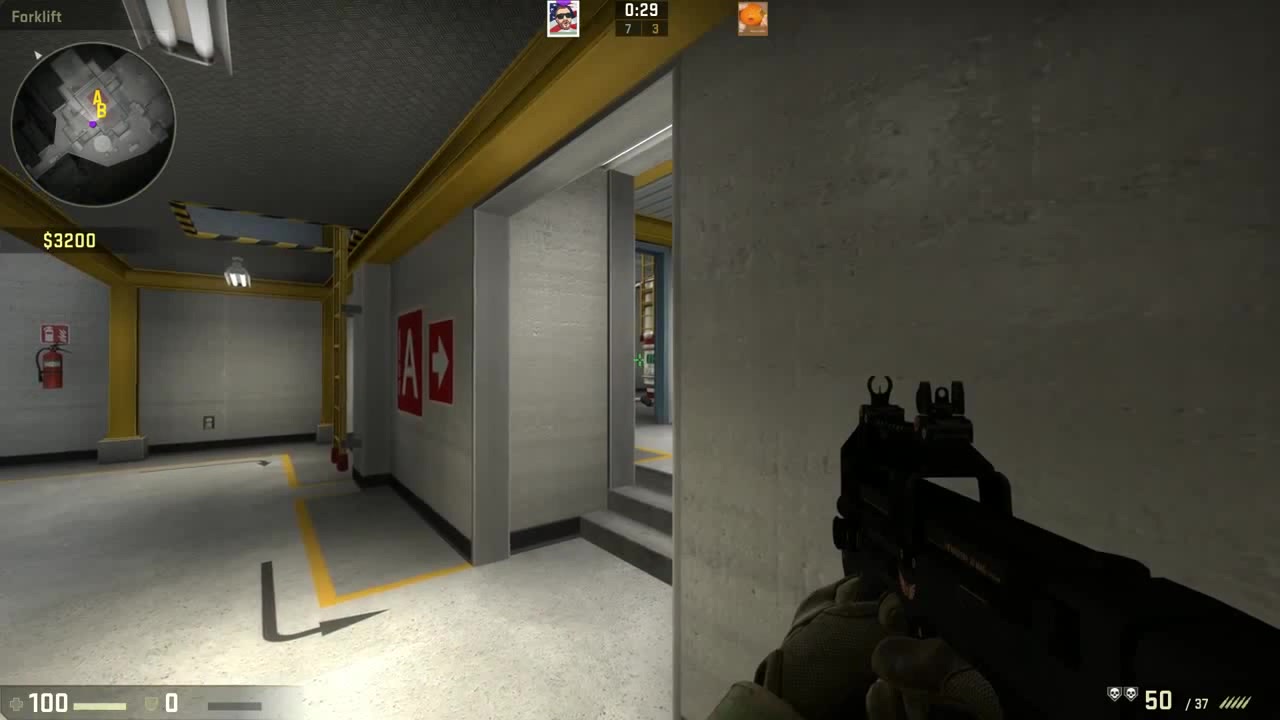Viewport: 1280px width, 720px height.
Task: Click the Forklift location label
Action: (x=36, y=16)
